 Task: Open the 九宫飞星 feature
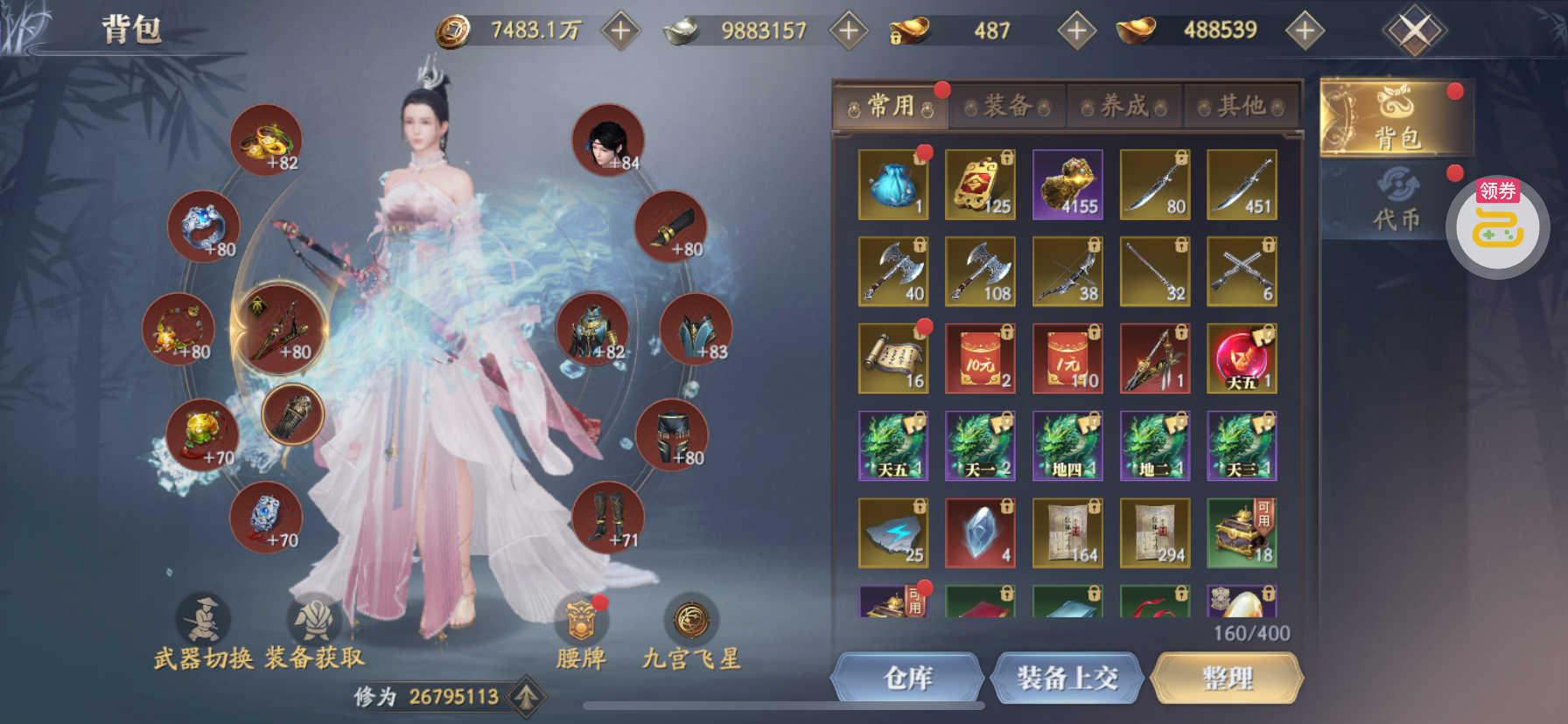pyautogui.click(x=691, y=631)
